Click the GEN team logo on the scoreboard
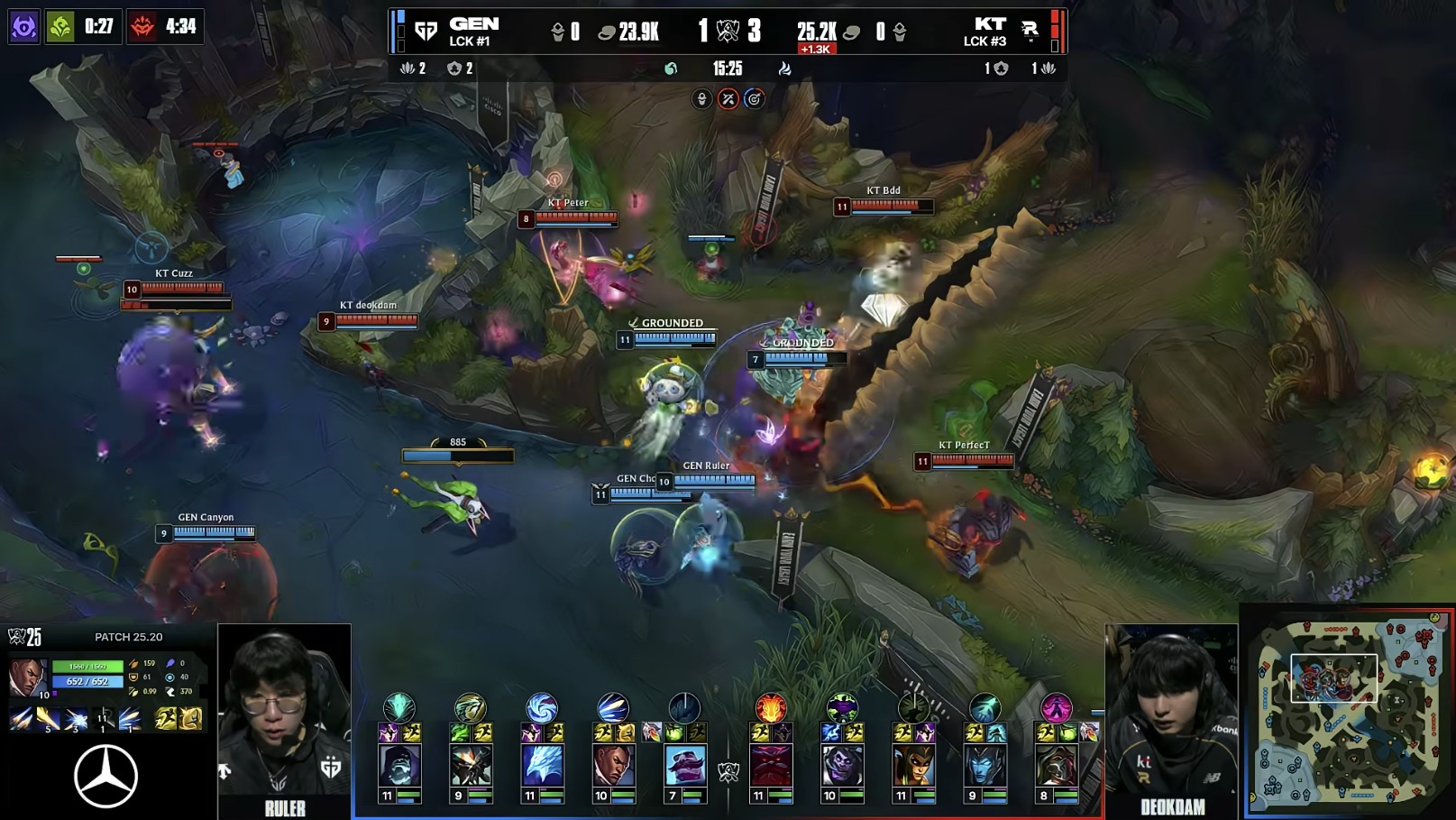The image size is (1456, 820). (426, 32)
